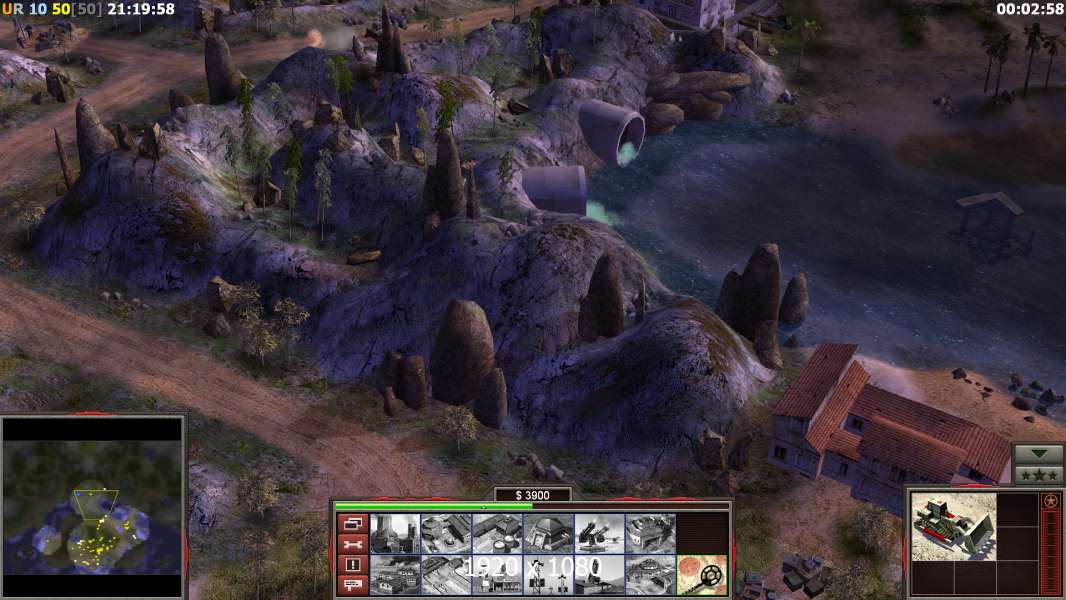Open the chat message button
The height and width of the screenshot is (600, 1066).
pyautogui.click(x=352, y=585)
